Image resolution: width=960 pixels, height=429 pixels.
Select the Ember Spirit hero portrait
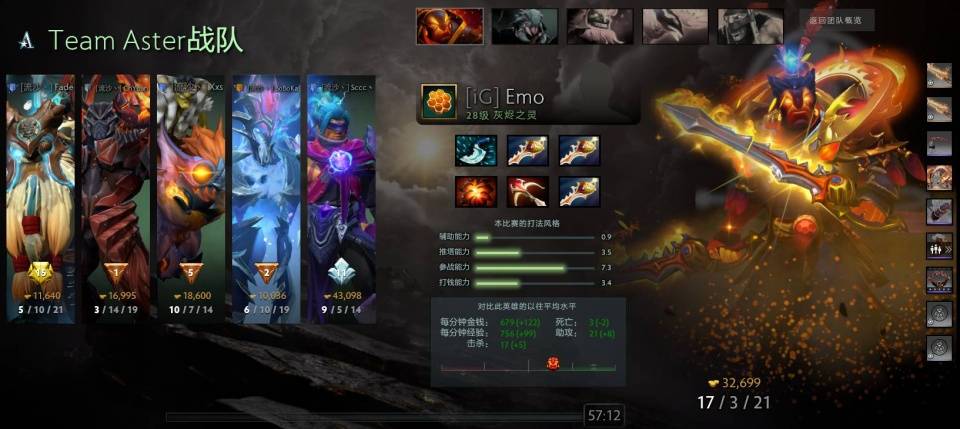pyautogui.click(x=449, y=26)
